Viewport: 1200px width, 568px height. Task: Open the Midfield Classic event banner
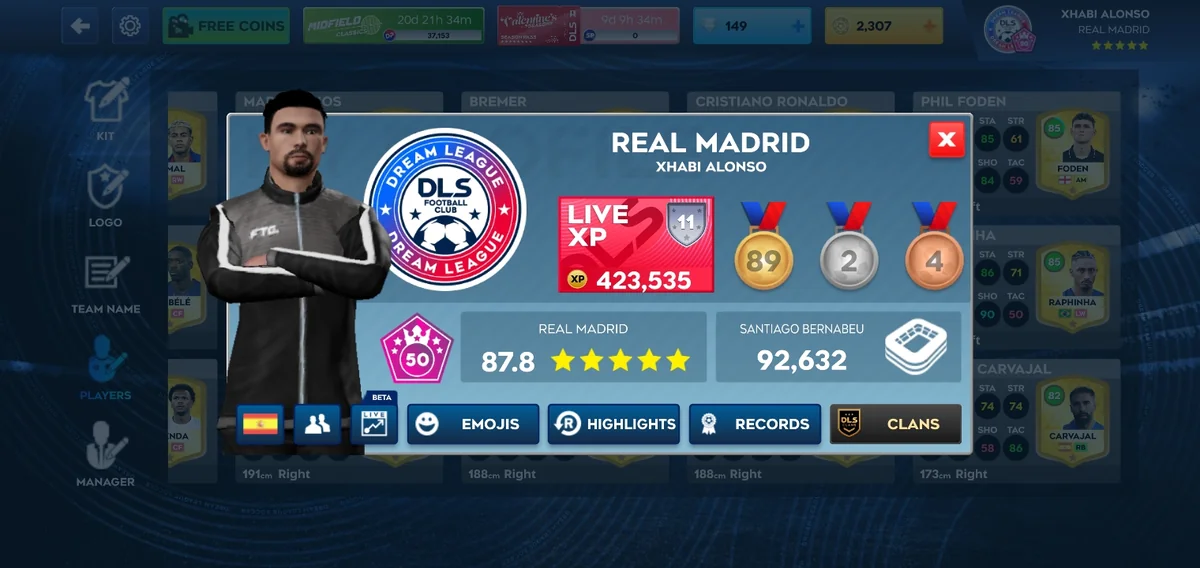coord(394,26)
